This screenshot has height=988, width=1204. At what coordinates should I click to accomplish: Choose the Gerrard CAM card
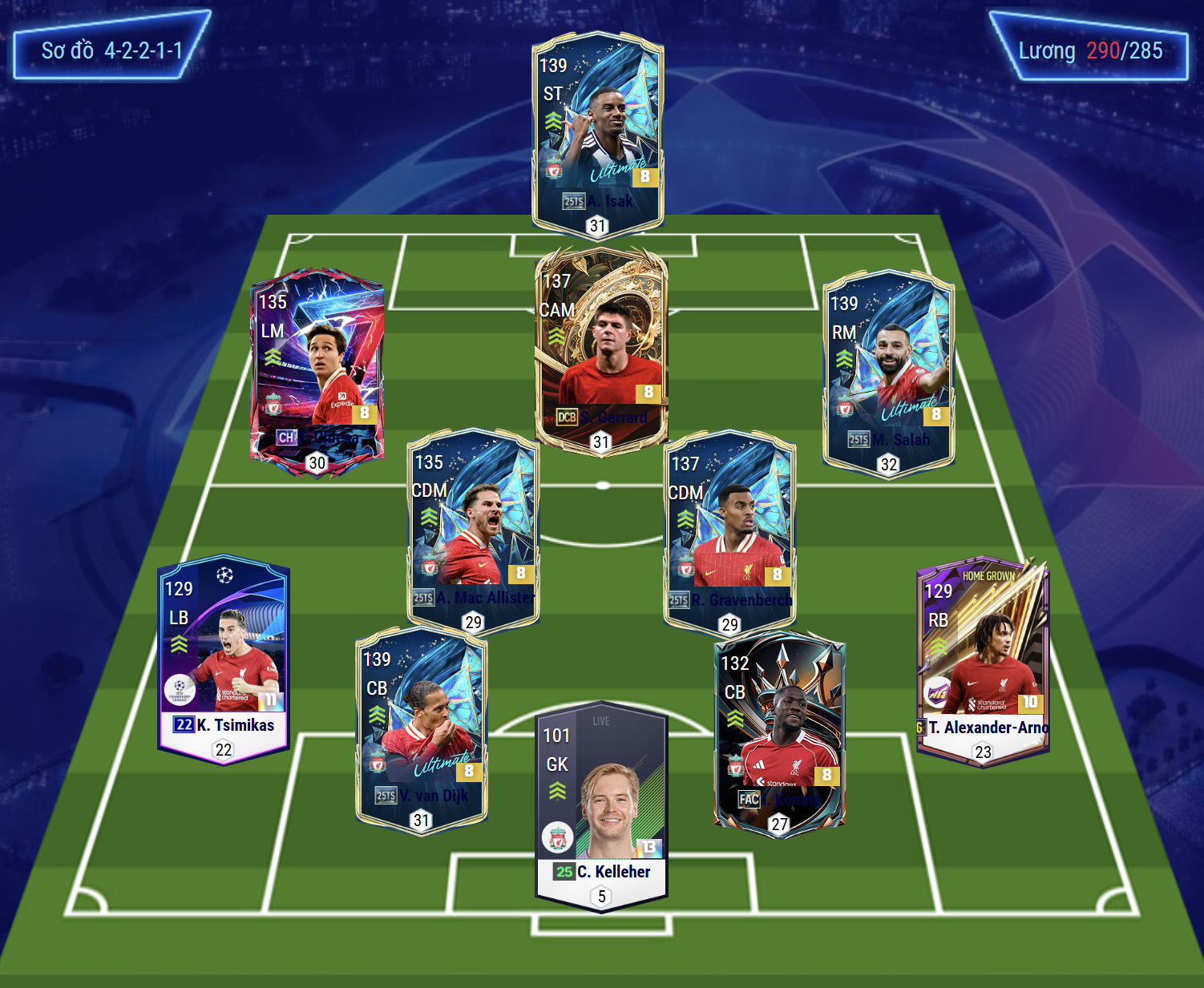pyautogui.click(x=601, y=349)
